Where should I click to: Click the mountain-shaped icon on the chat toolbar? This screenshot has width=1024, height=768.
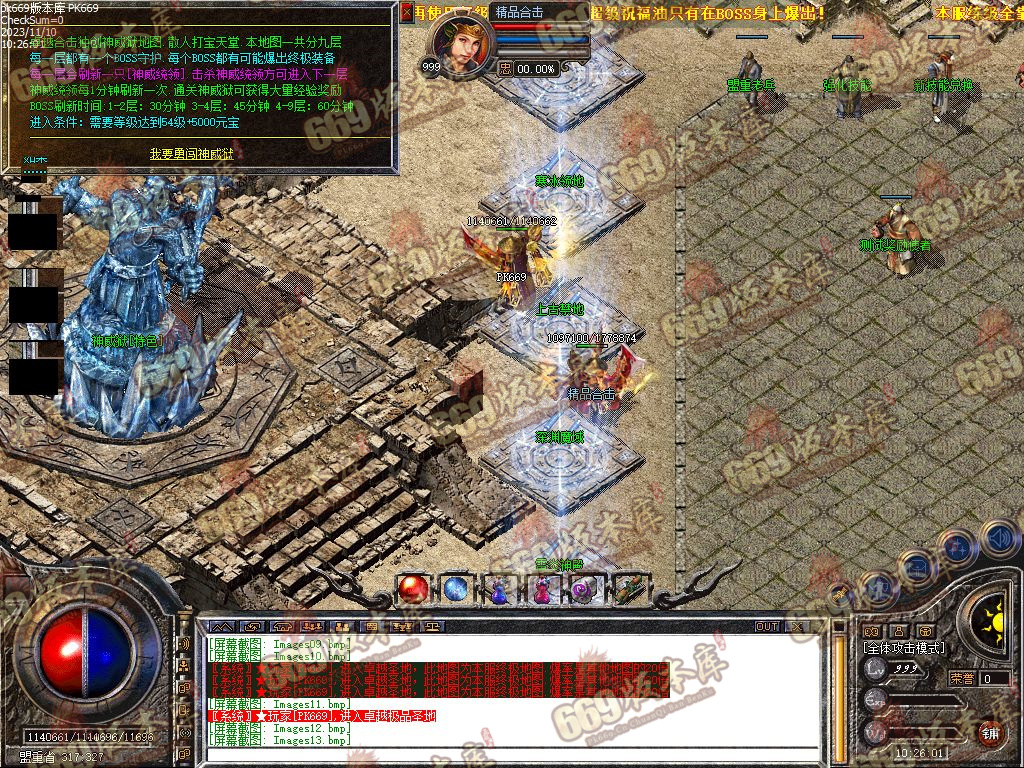click(222, 626)
